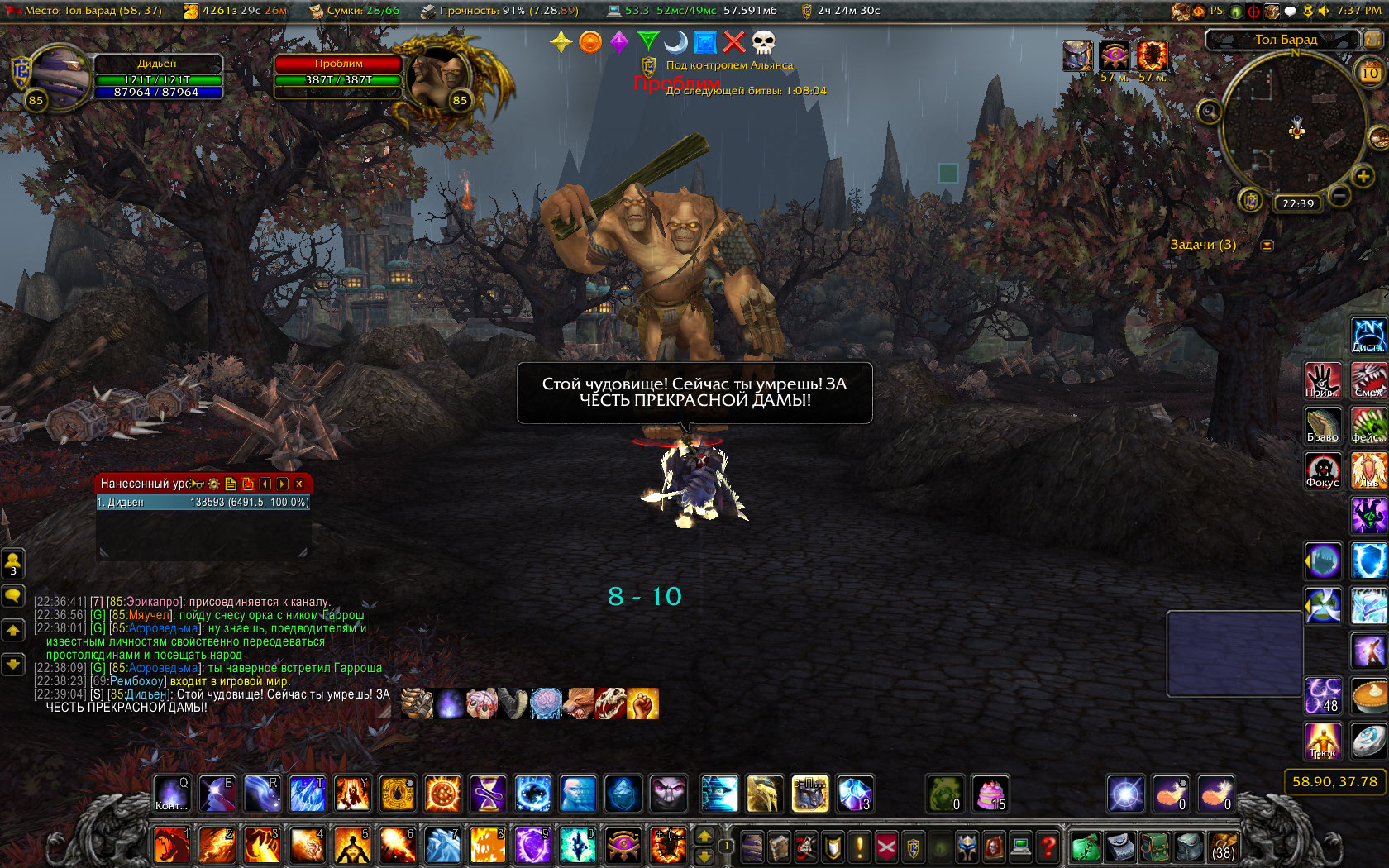Open the calendar button showing day 10
Viewport: 1389px width, 868px height.
[1370, 74]
